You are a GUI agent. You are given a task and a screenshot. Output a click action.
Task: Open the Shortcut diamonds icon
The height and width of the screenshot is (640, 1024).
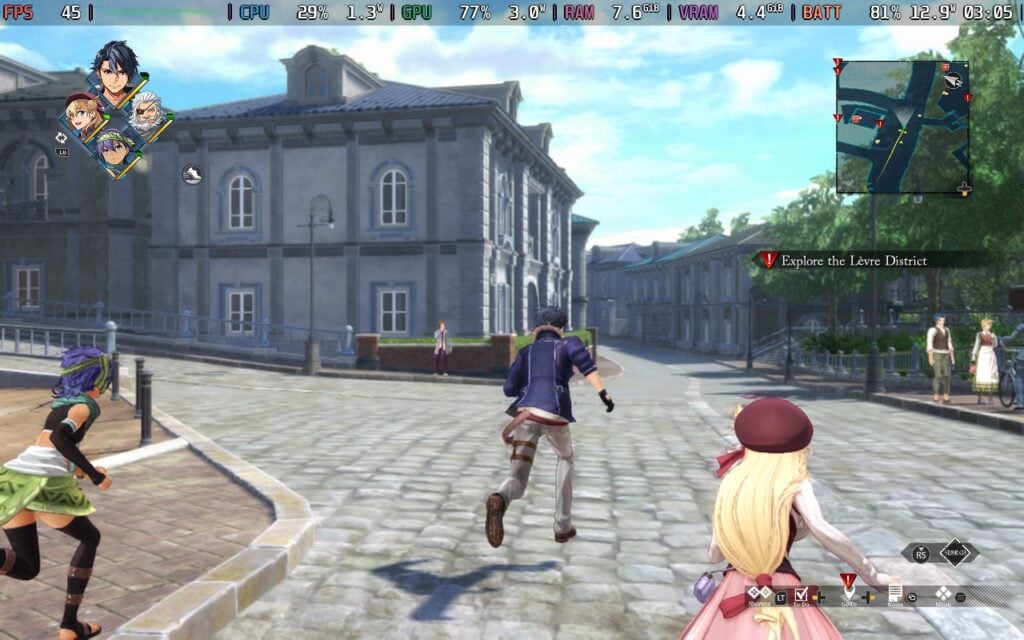759,593
